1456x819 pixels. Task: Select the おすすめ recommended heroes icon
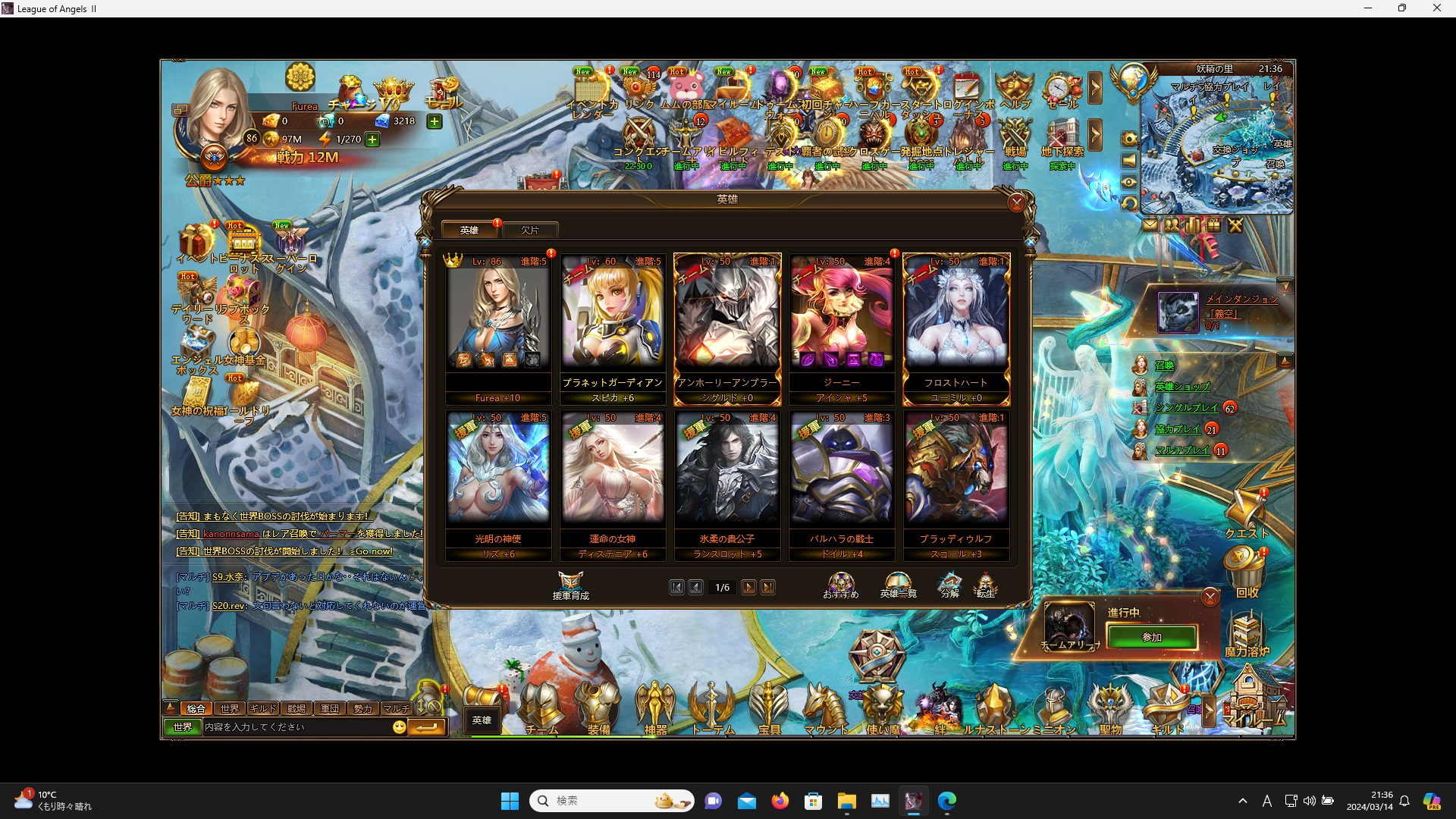point(842,584)
